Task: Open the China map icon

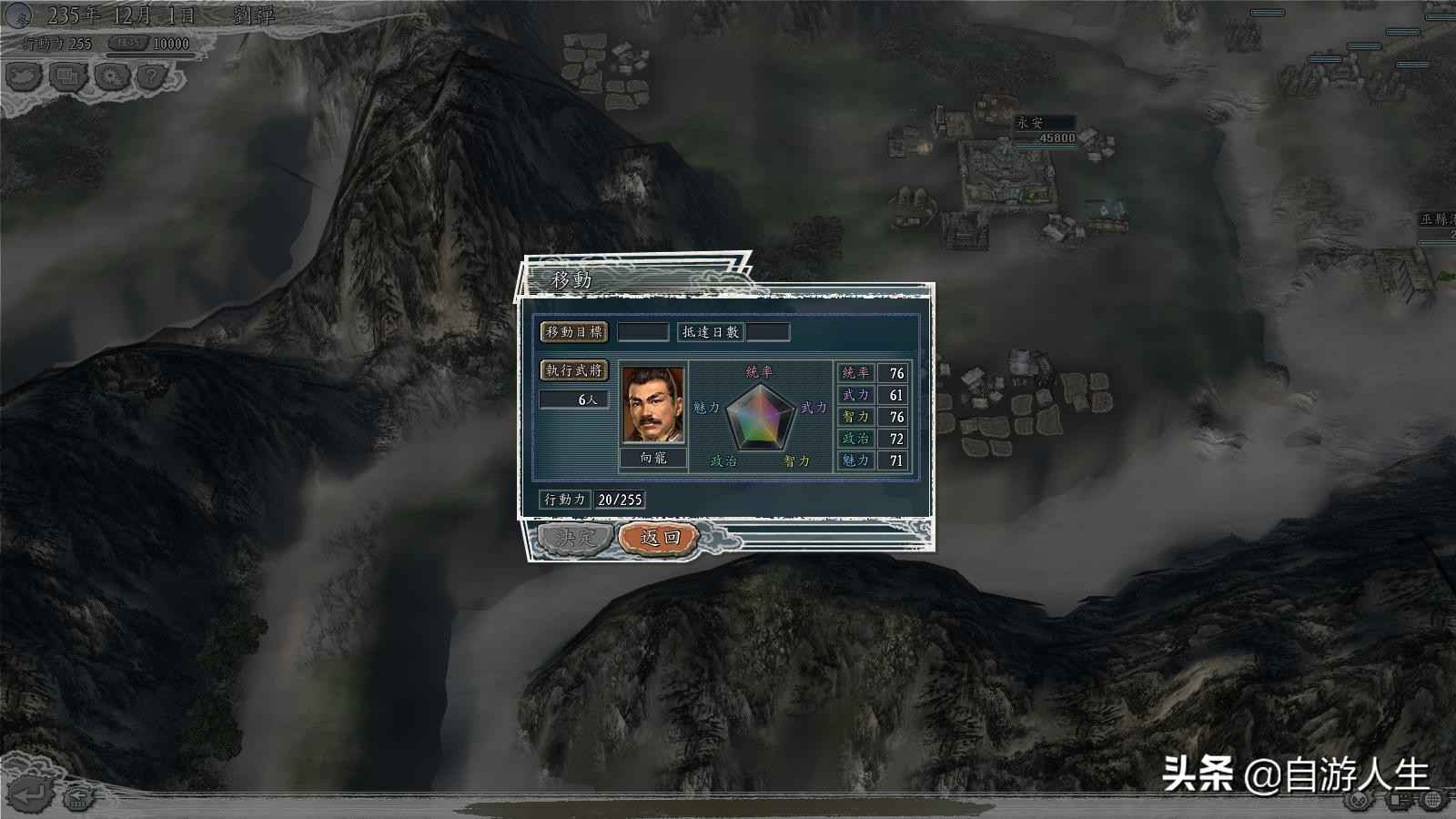Action: 24,76
